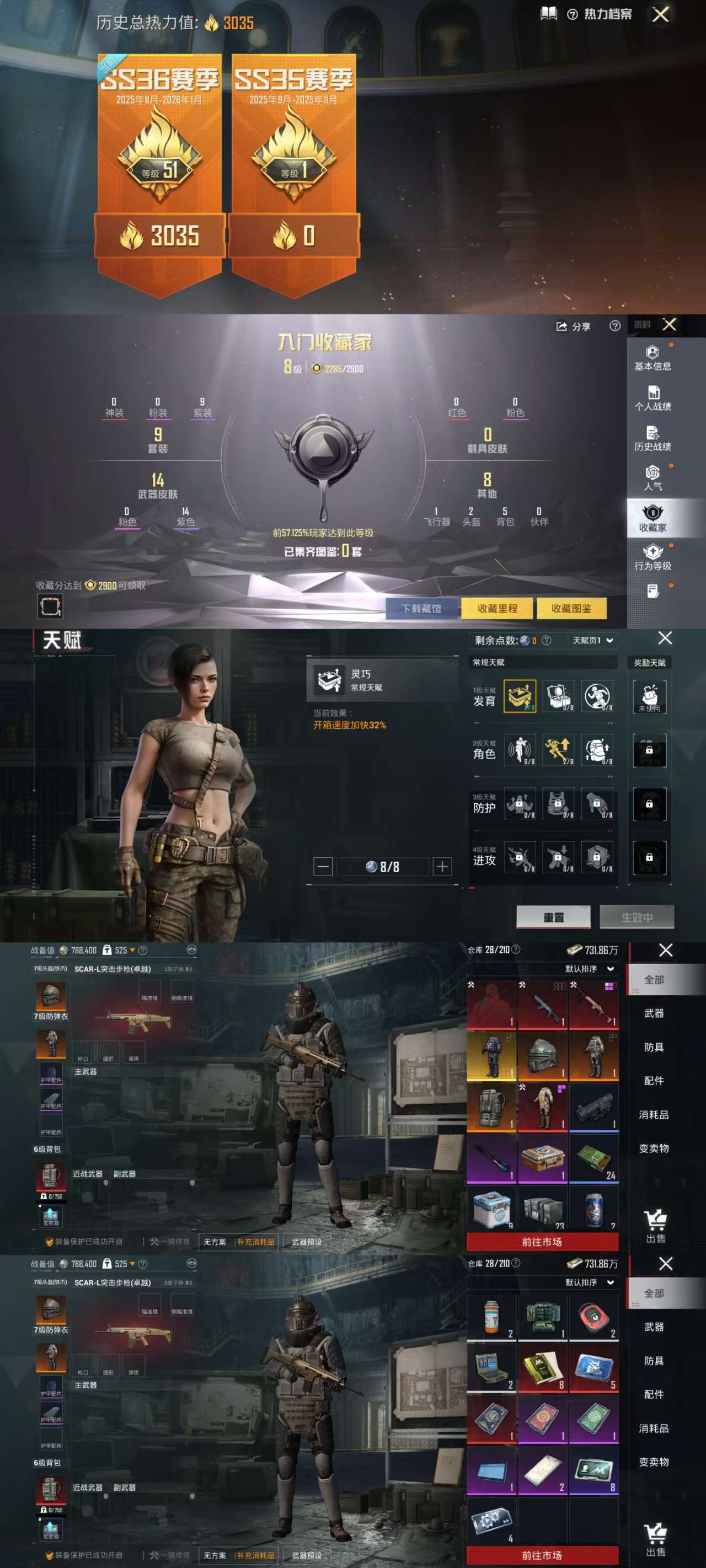Image resolution: width=706 pixels, height=1568 pixels.
Task: View the 历史战绩 tab
Action: (652, 439)
